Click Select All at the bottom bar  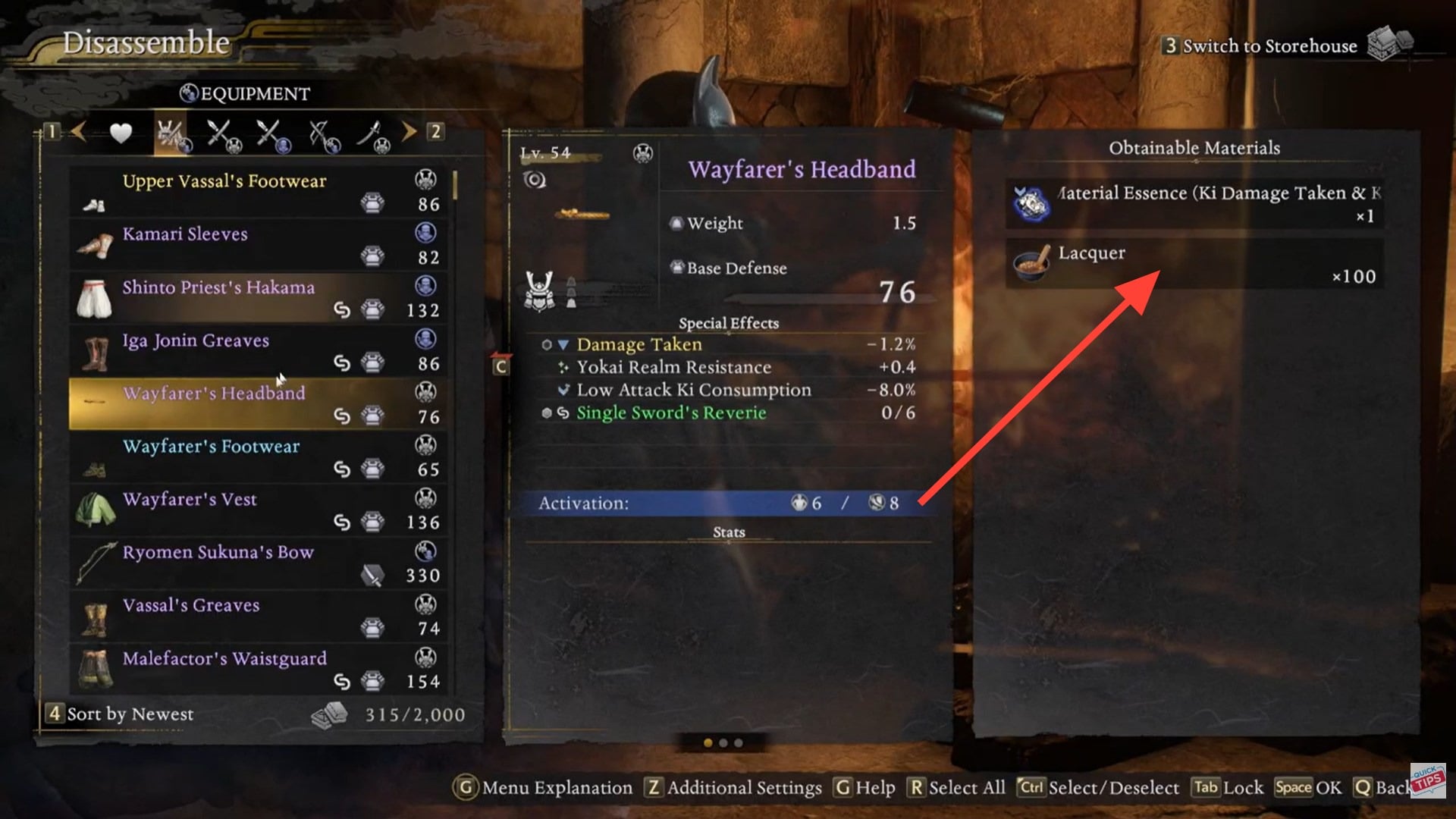957,788
